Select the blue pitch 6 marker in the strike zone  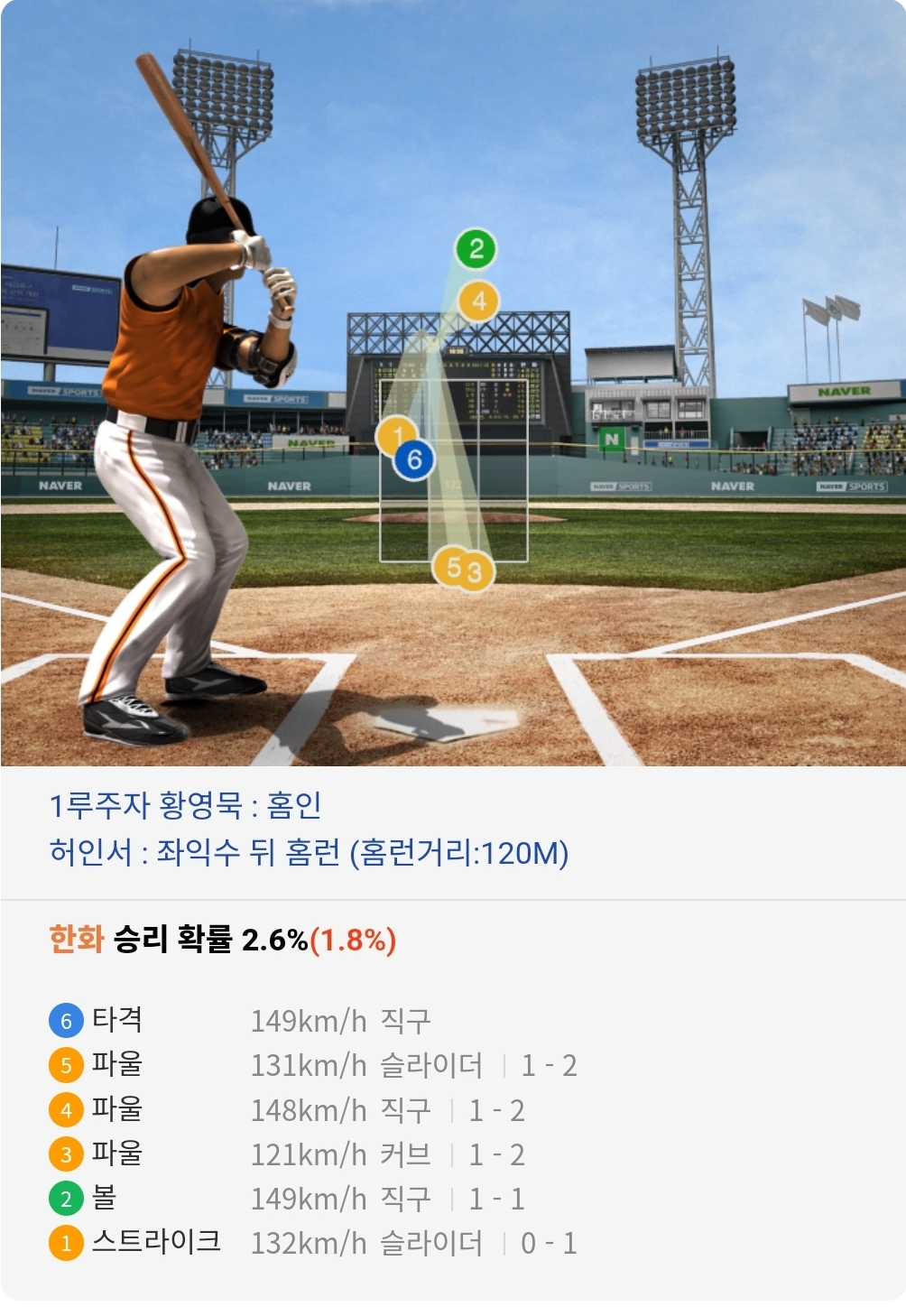pyautogui.click(x=414, y=459)
